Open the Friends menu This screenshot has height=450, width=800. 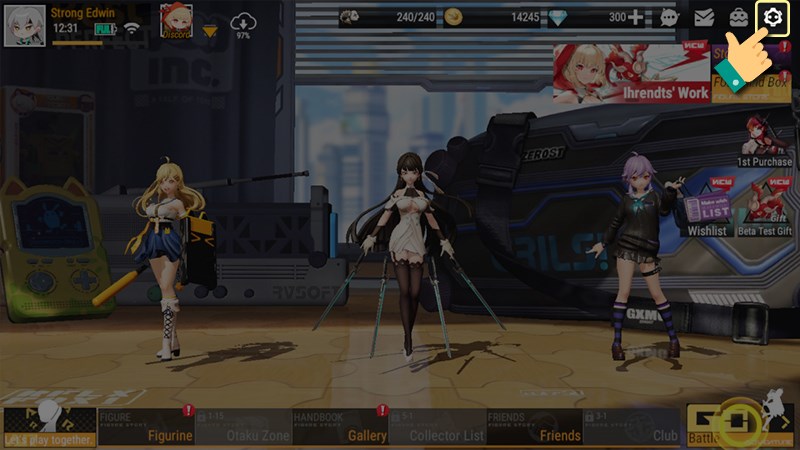coord(534,427)
